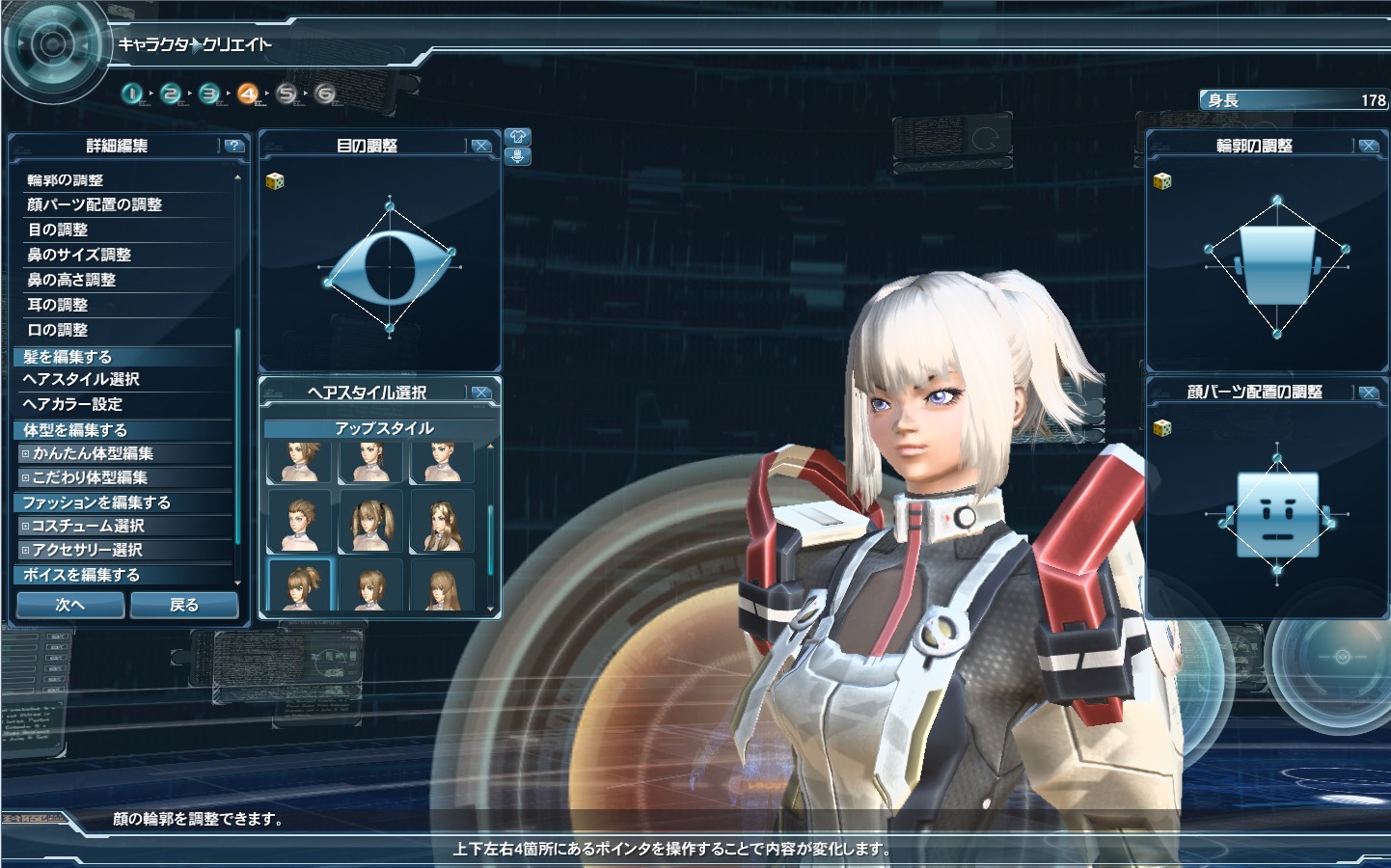Expand こだわり体型編集 entry
This screenshot has height=868, width=1391.
(x=90, y=477)
